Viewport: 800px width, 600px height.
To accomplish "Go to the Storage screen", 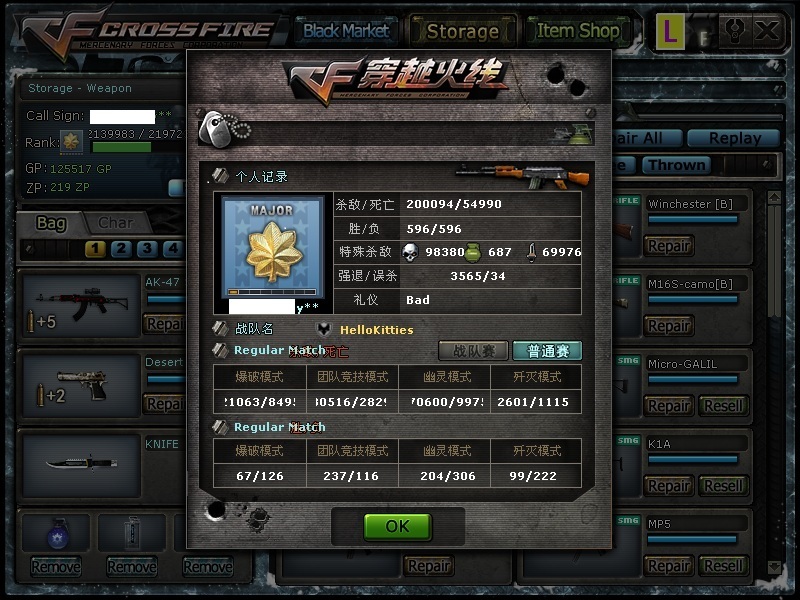I will 462,31.
